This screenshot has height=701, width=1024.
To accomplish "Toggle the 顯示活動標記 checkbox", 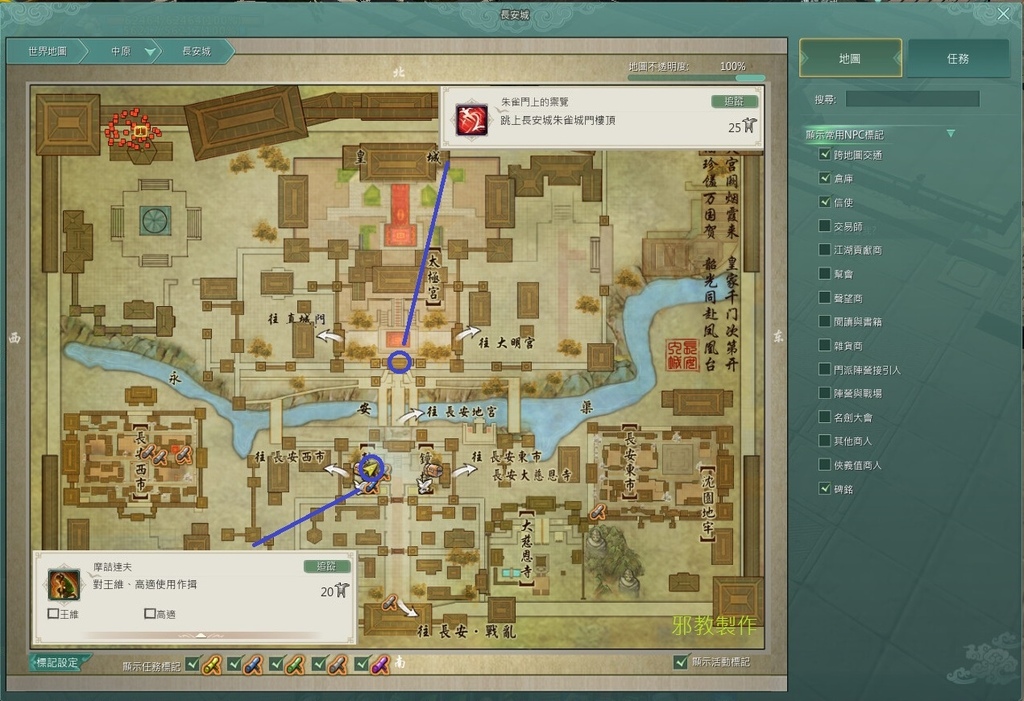I will click(681, 662).
